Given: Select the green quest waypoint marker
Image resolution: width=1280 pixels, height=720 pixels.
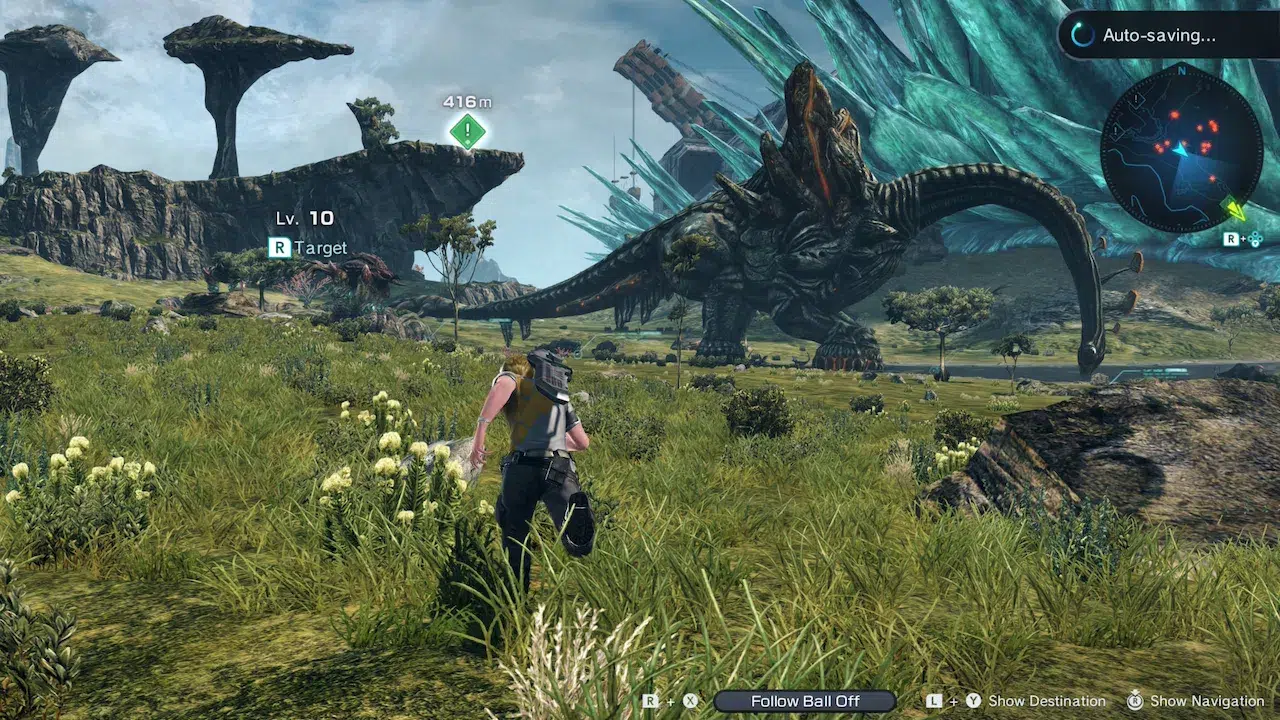Looking at the screenshot, I should [467, 131].
